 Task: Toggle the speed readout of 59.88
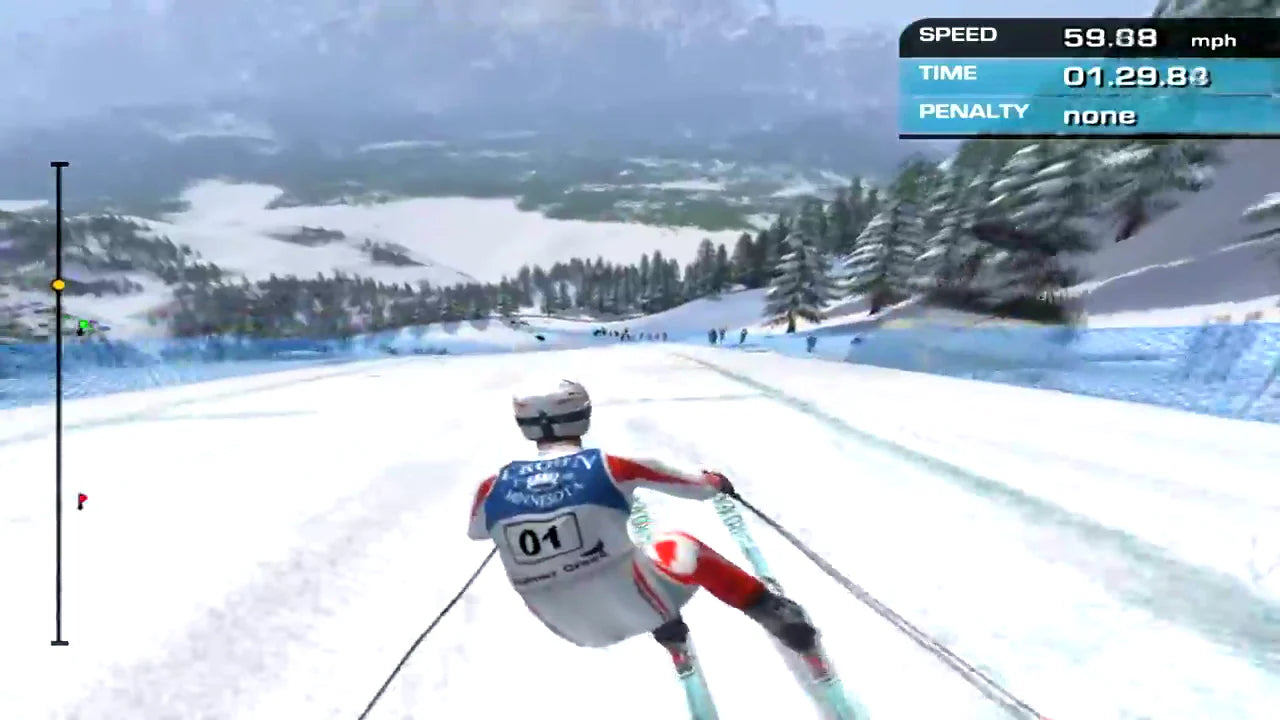(1111, 38)
